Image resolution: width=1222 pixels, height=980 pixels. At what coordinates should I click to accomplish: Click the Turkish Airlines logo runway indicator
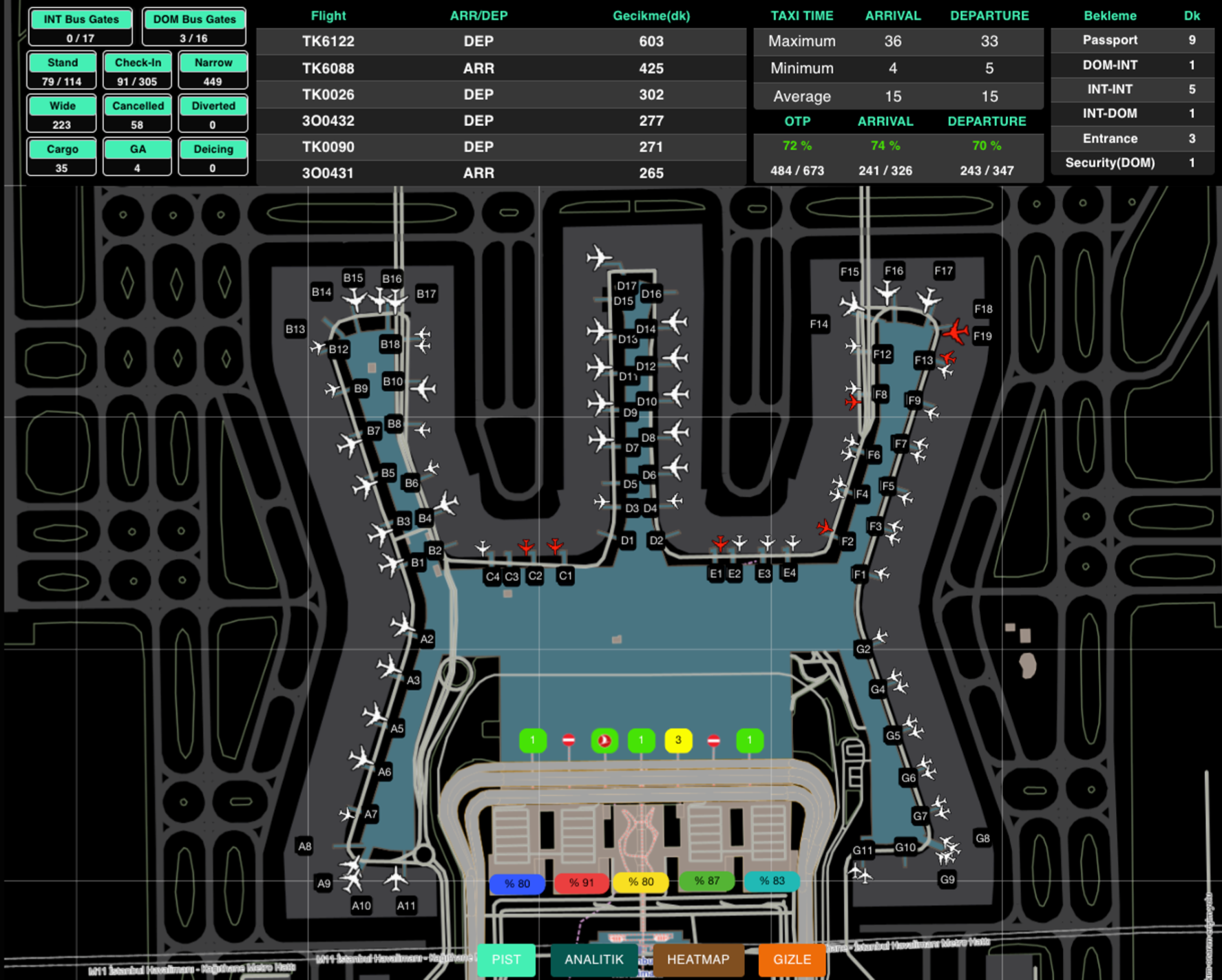[606, 741]
